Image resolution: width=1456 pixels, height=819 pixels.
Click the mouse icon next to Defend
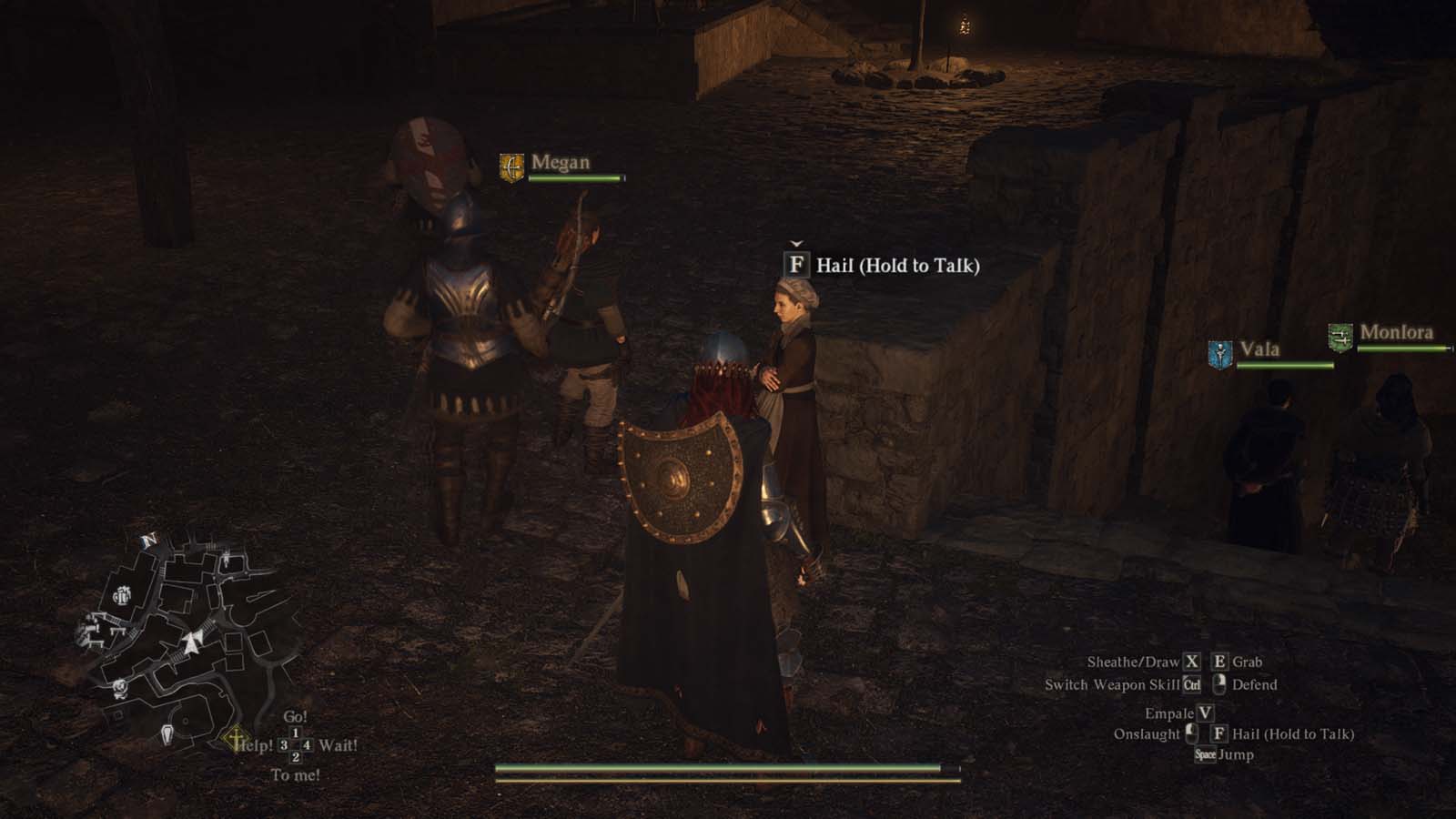pyautogui.click(x=1218, y=684)
